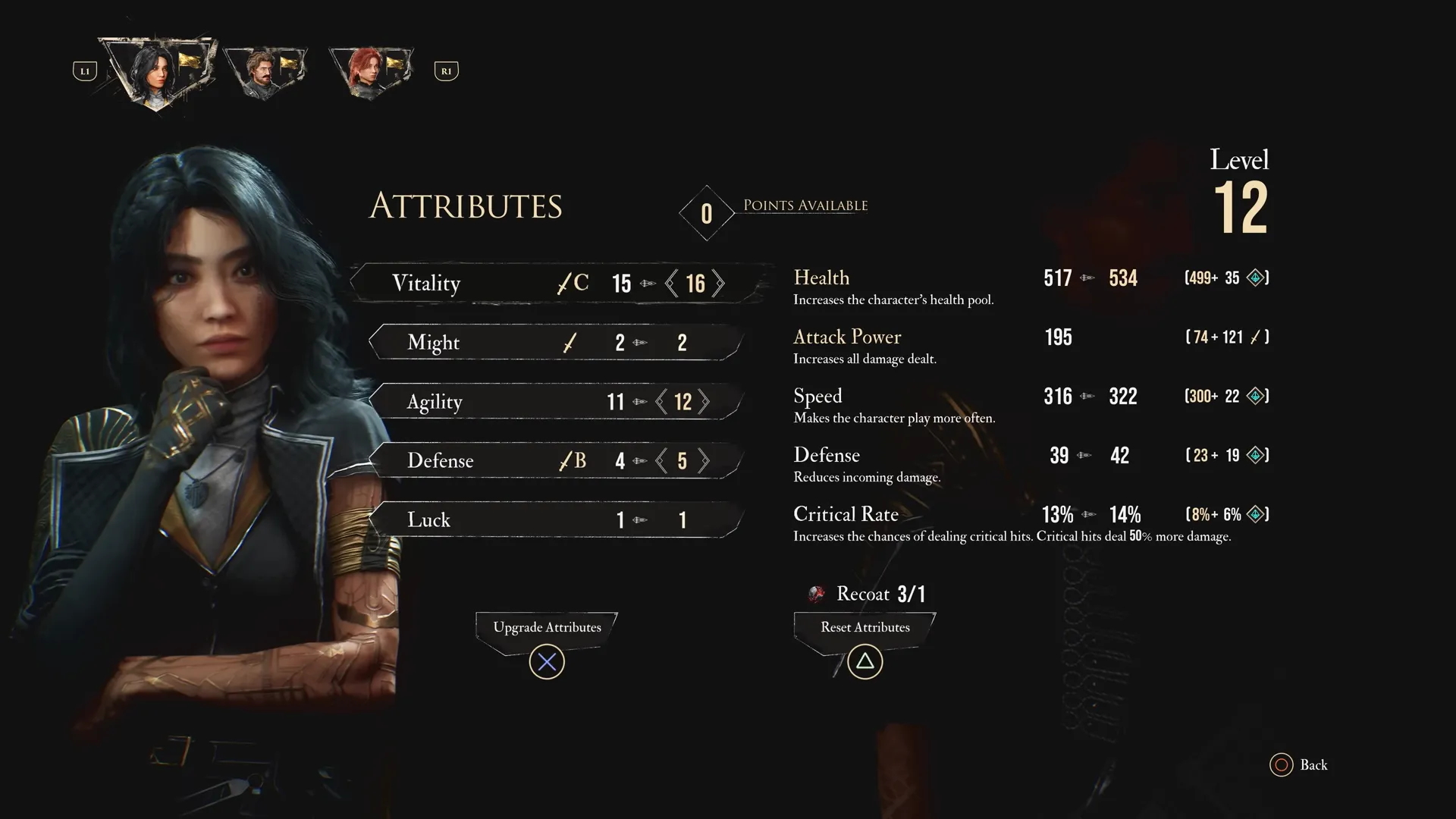Switch to the red-haired character portrait
Viewport: 1456px width, 819px height.
click(370, 71)
